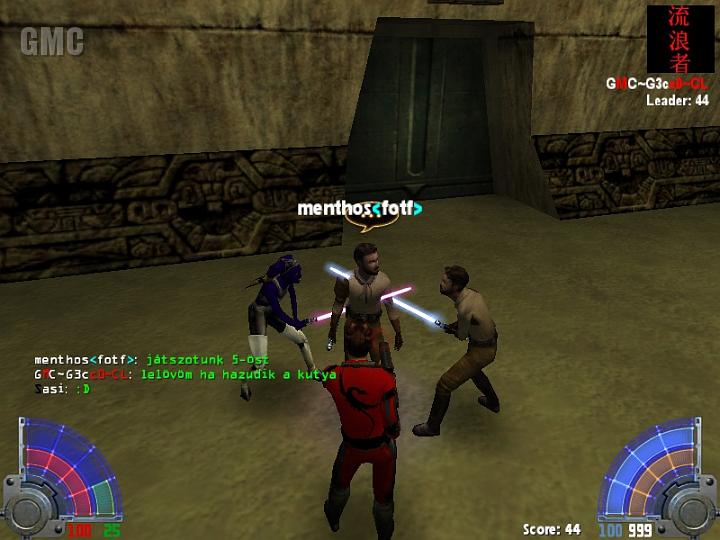Click the red kanji clan emblem
The image size is (720, 540).
pos(681,38)
